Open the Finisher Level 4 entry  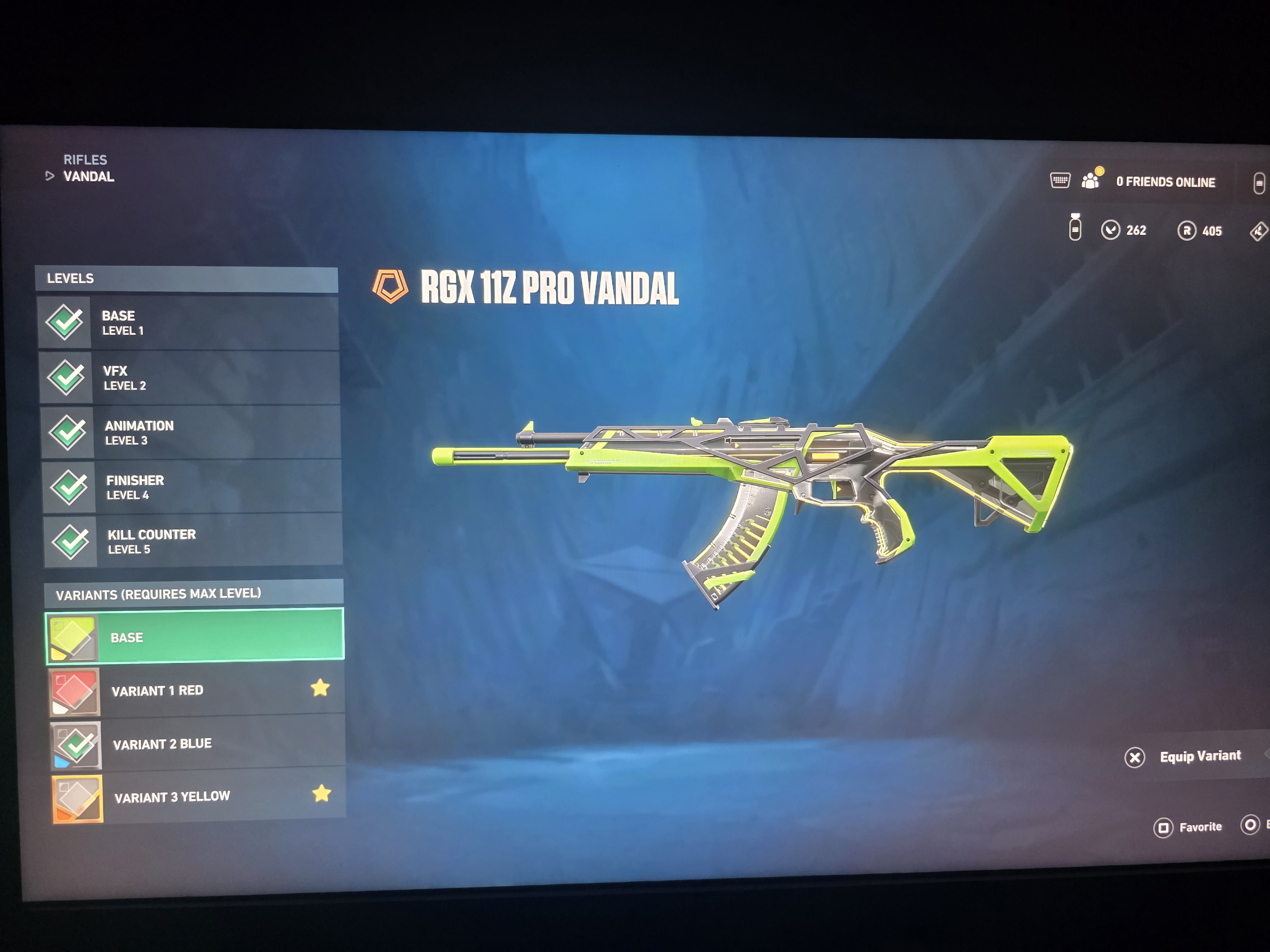tap(192, 487)
